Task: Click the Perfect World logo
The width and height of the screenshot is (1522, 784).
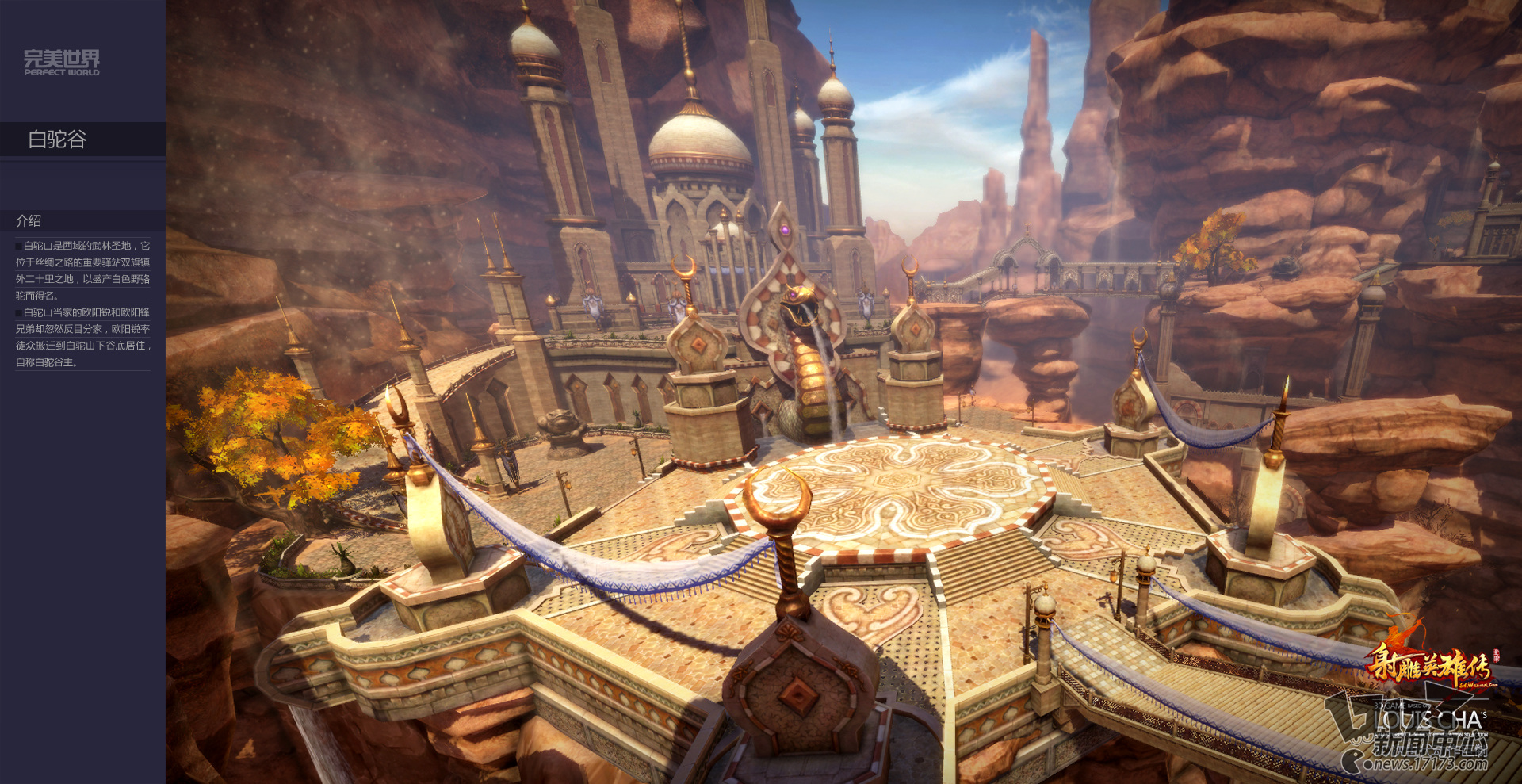Action: 62,63
